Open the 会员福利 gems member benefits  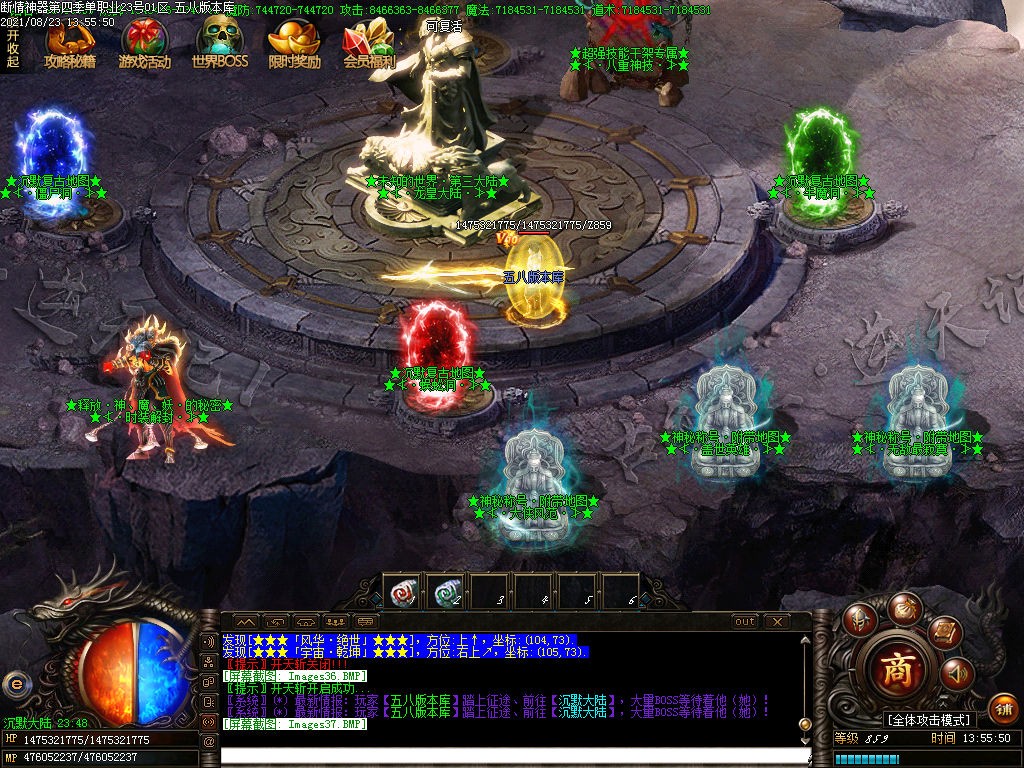click(x=368, y=43)
